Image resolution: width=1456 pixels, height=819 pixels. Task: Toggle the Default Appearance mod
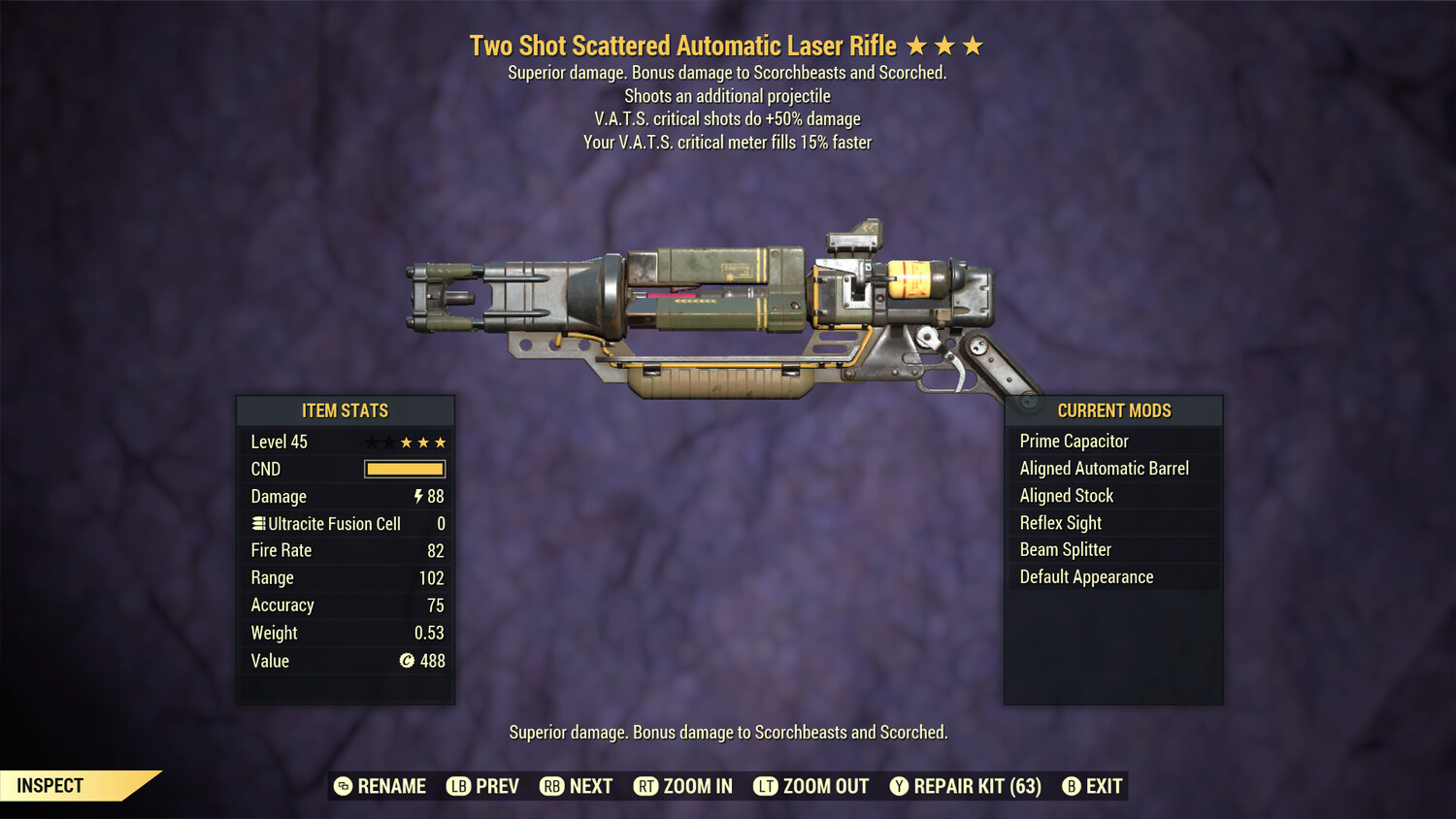click(x=1086, y=576)
